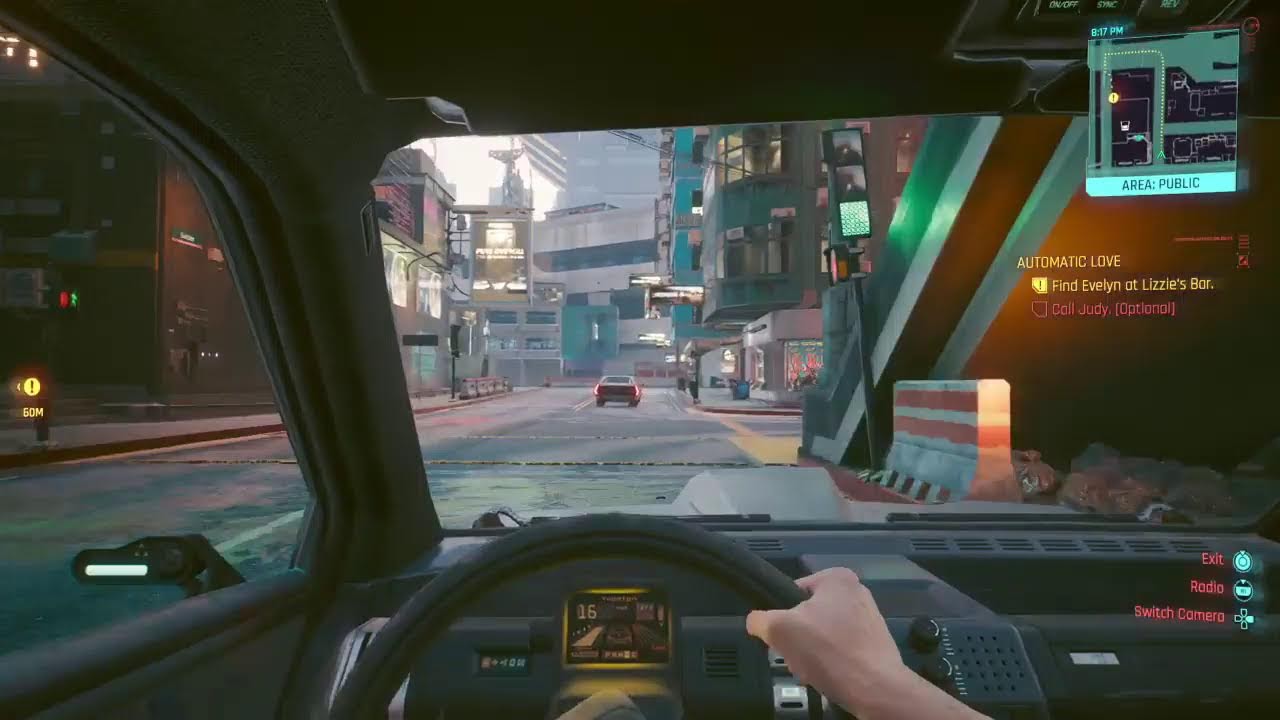Click the Radio circular icon
This screenshot has width=1280, height=720.
(1243, 590)
